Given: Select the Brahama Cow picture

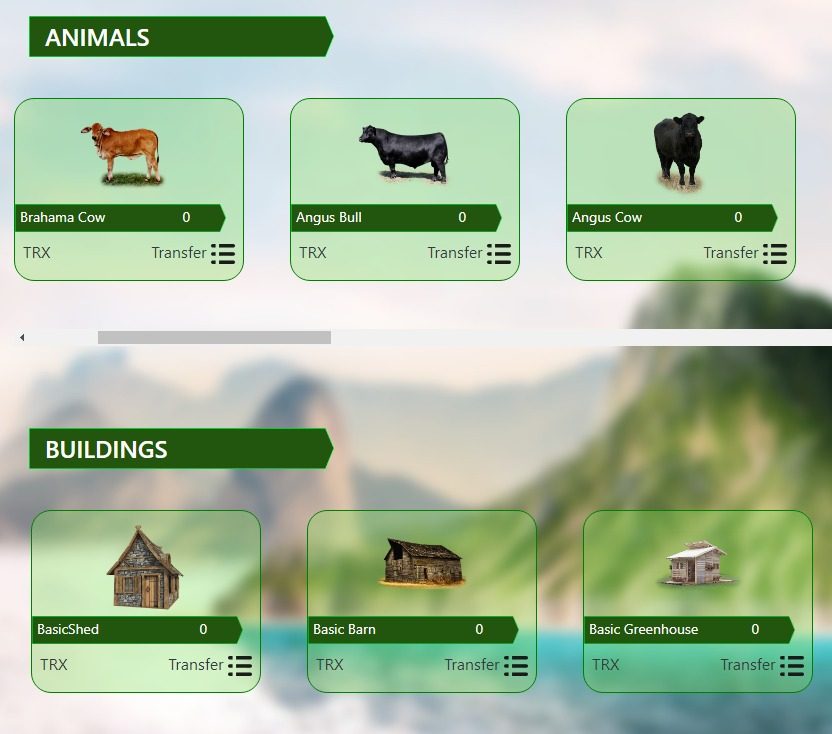Looking at the screenshot, I should point(122,152).
